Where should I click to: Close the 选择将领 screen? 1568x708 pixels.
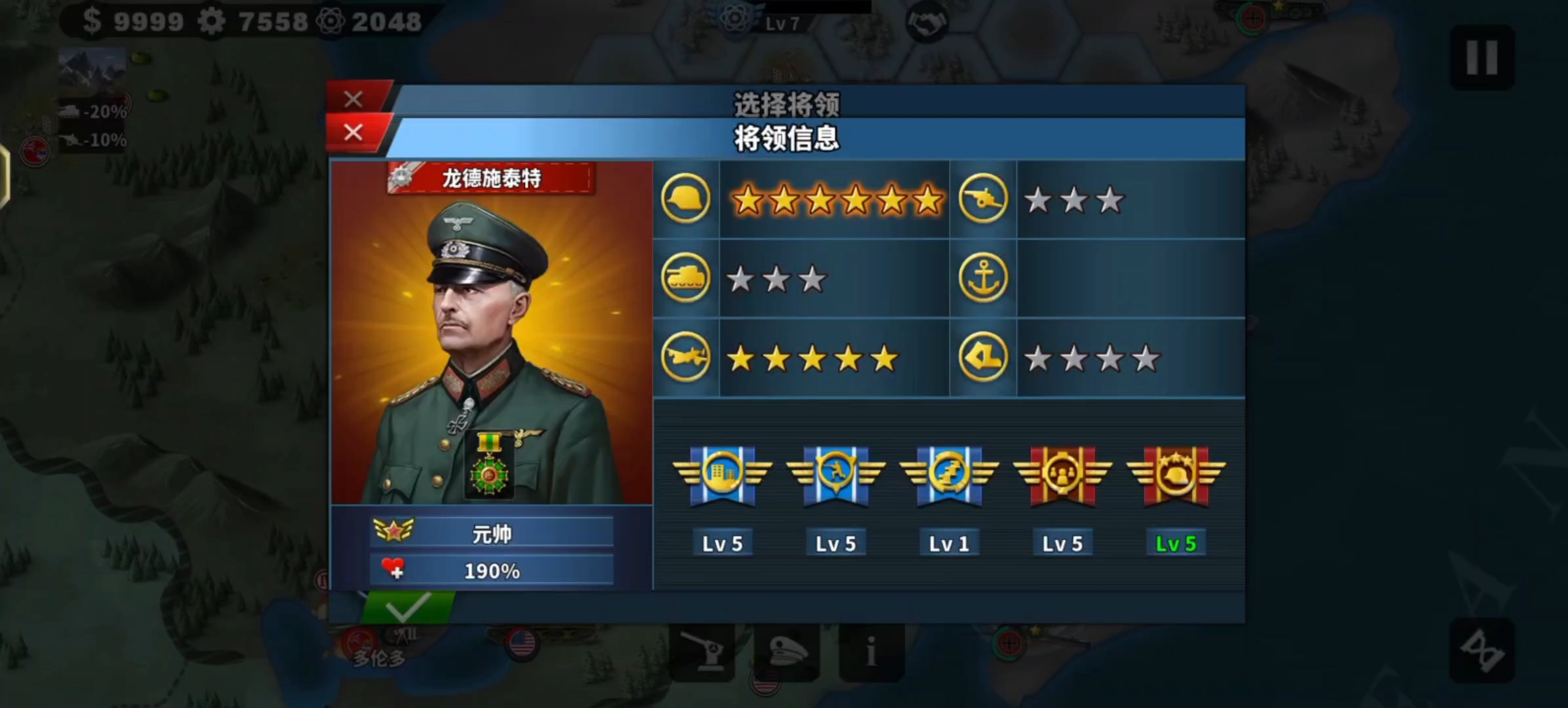(x=353, y=98)
